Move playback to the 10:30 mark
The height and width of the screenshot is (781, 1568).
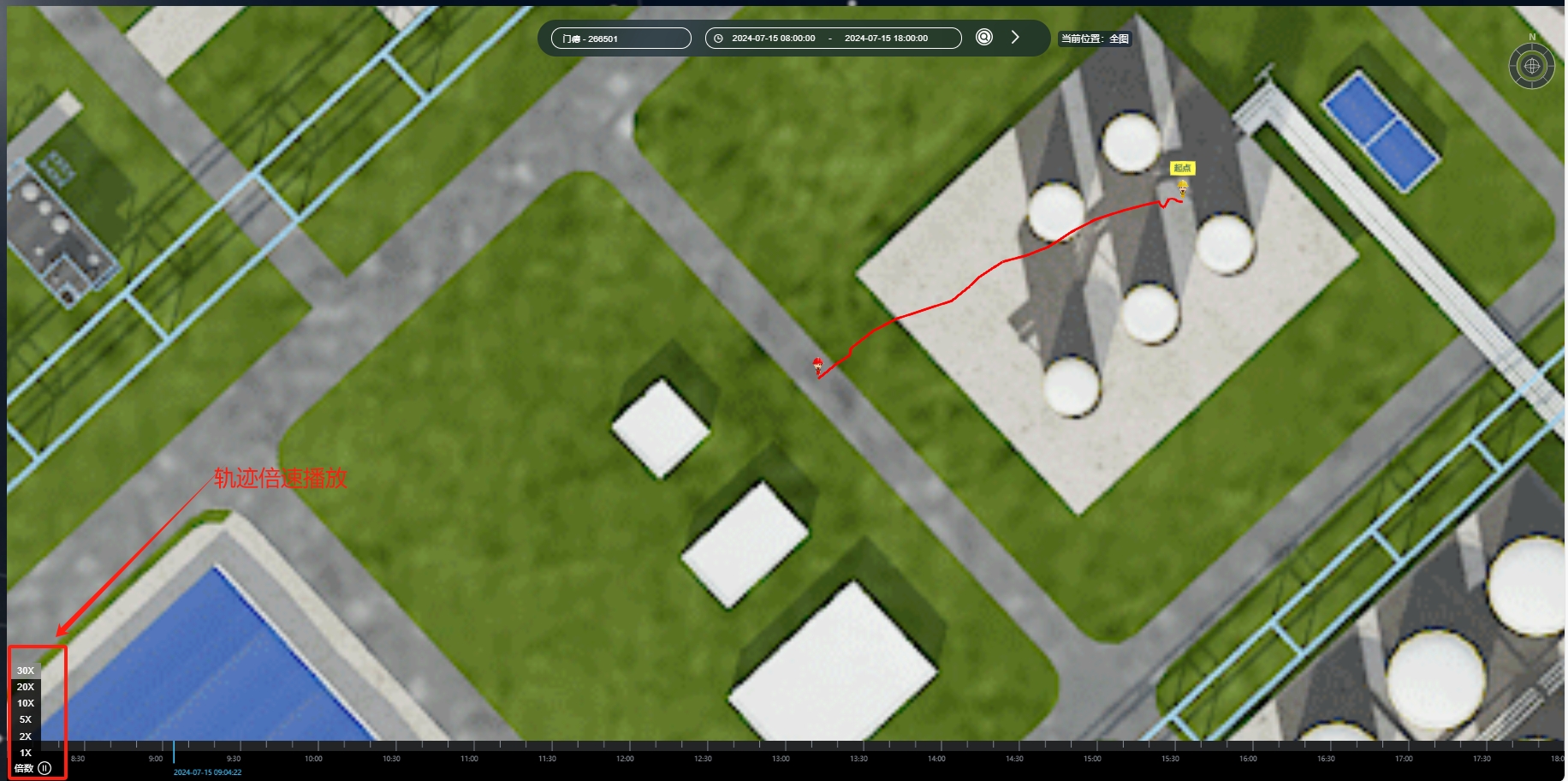click(x=392, y=748)
